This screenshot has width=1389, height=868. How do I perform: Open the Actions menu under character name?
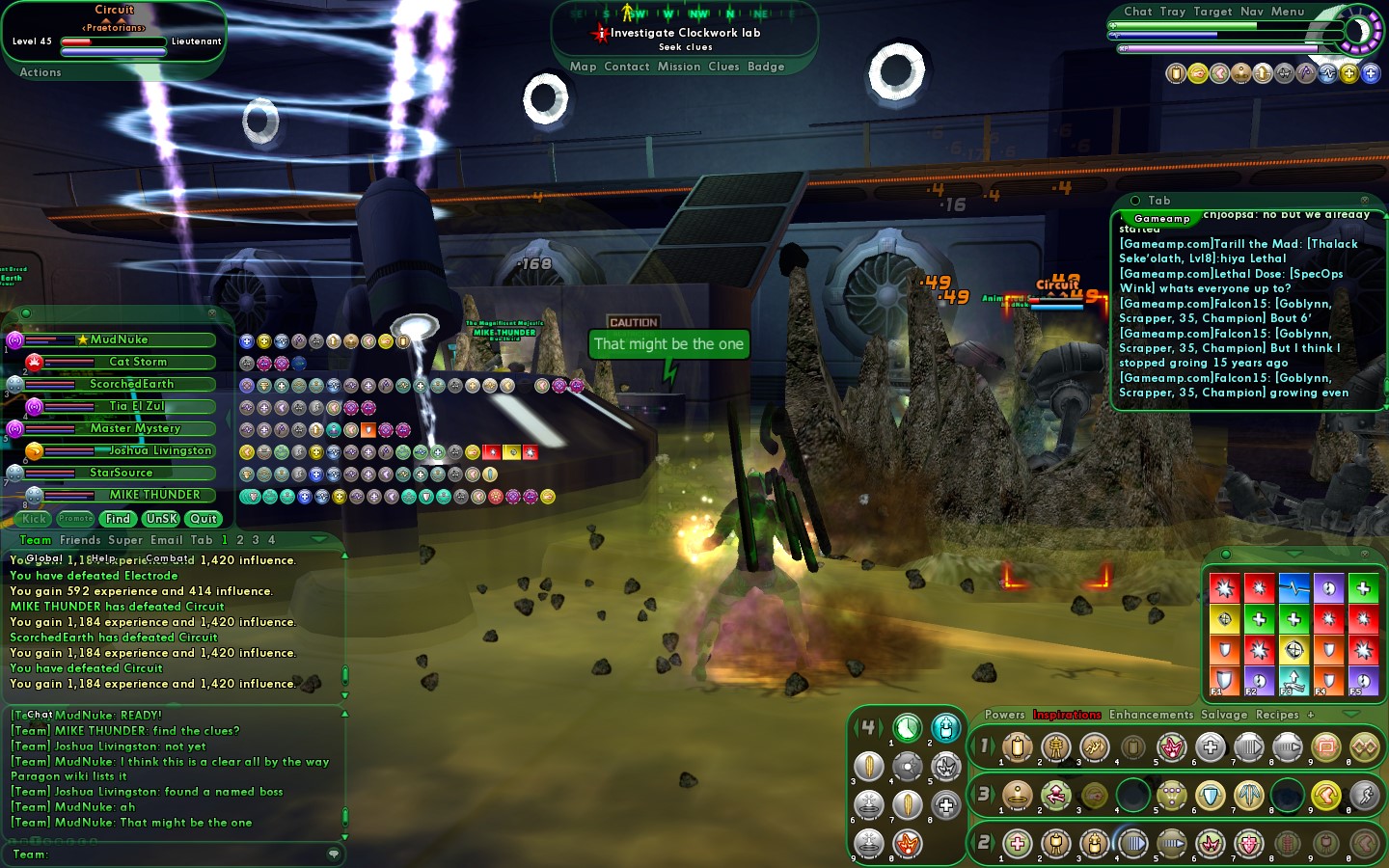[x=41, y=72]
